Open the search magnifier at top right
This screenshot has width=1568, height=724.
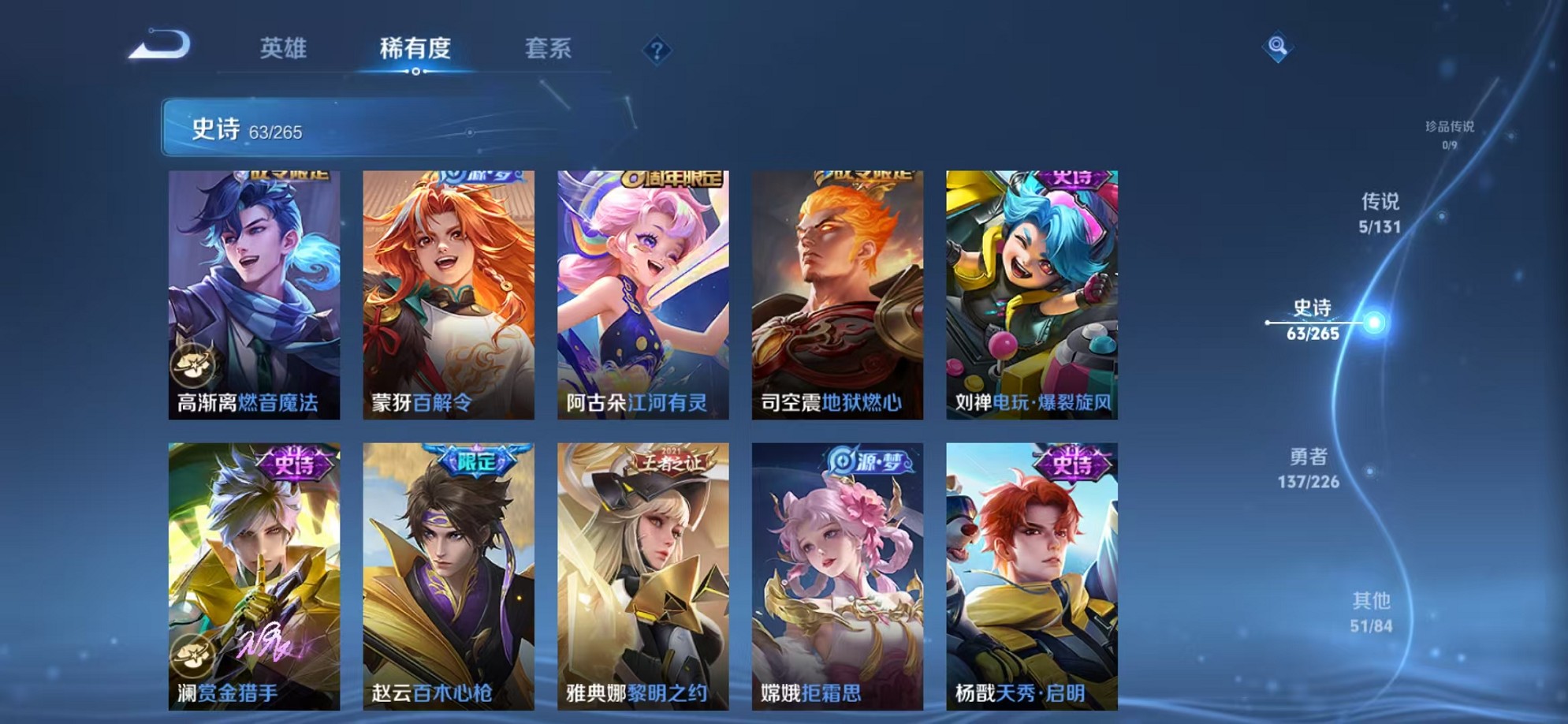[x=1277, y=46]
